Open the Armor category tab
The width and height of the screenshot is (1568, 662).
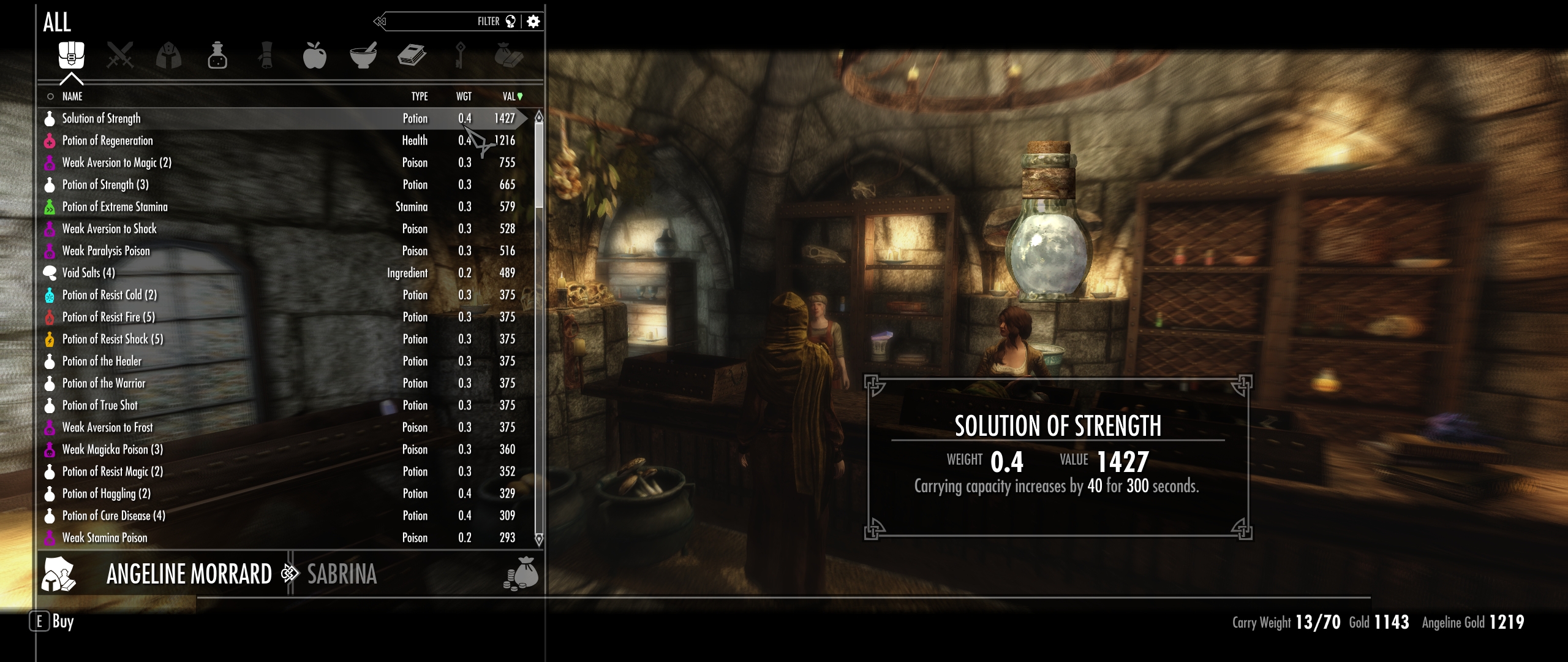pos(168,56)
